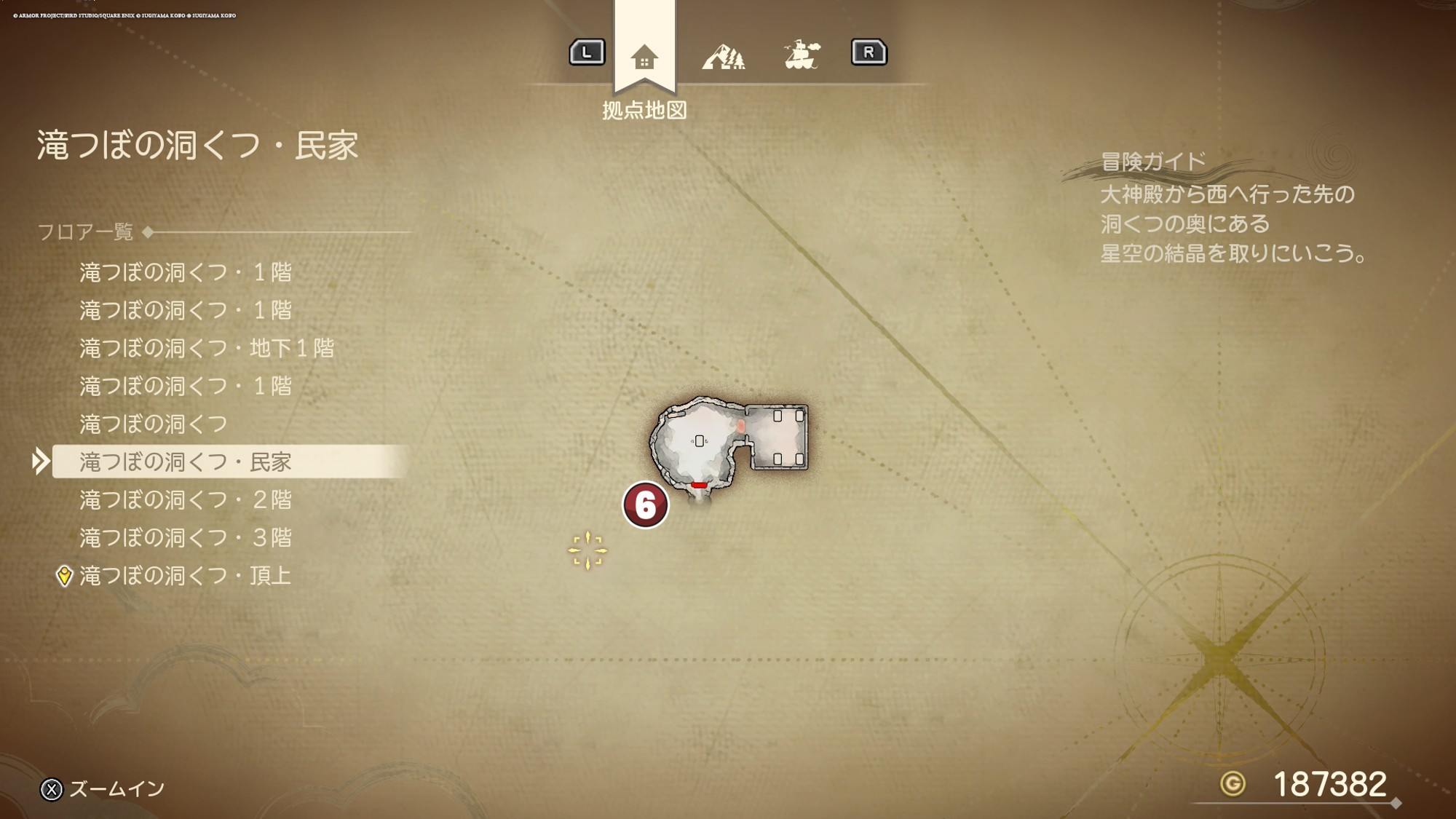The width and height of the screenshot is (1456, 819).
Task: Choose the plain 滝つぼの洞くつ entry without a floor suffix
Action: [x=154, y=424]
